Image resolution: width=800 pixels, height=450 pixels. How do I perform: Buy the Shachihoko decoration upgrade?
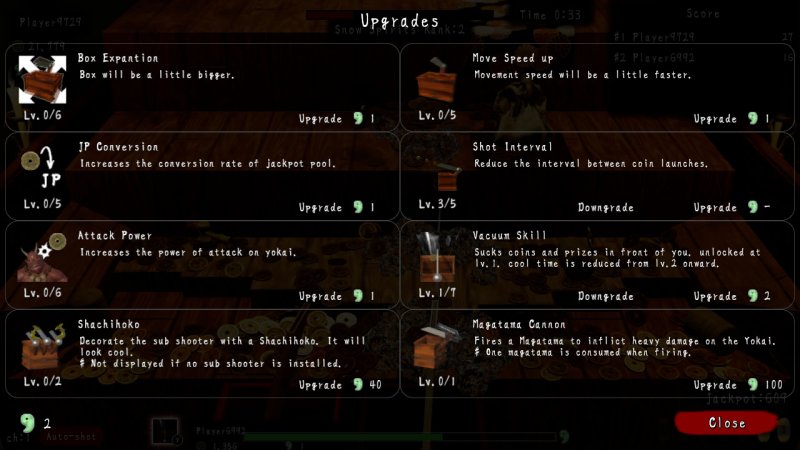pyautogui.click(x=340, y=385)
